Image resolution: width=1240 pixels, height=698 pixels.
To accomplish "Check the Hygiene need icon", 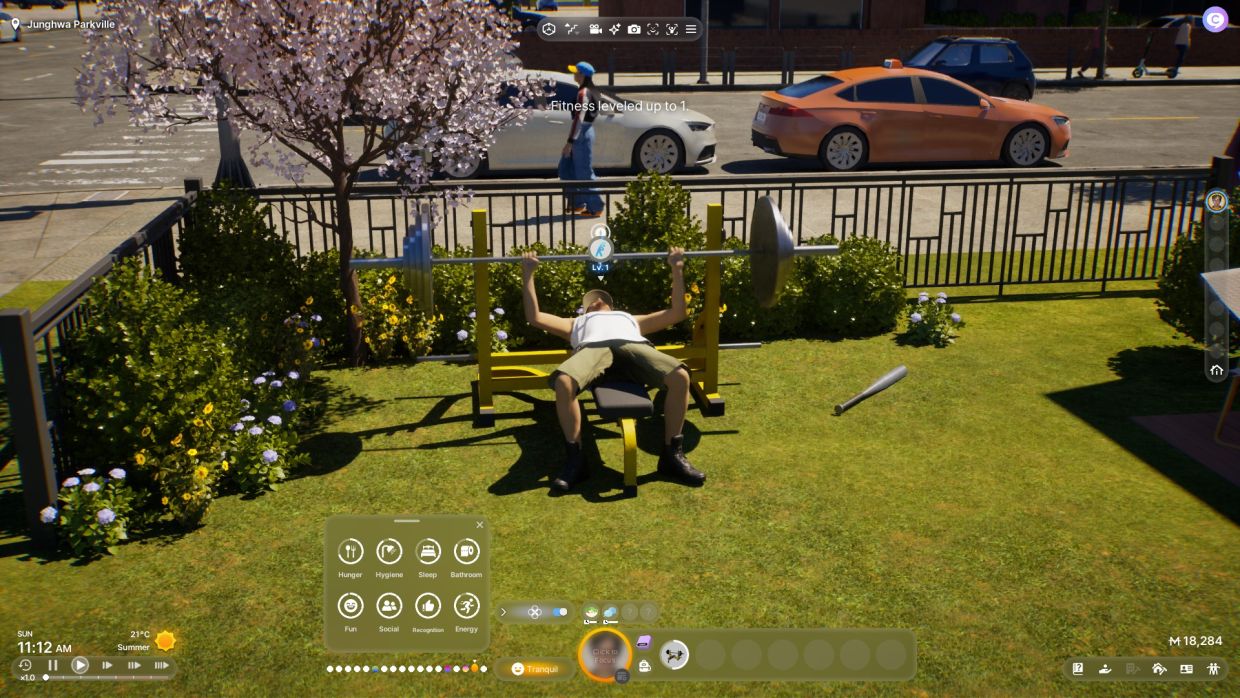I will click(x=389, y=551).
